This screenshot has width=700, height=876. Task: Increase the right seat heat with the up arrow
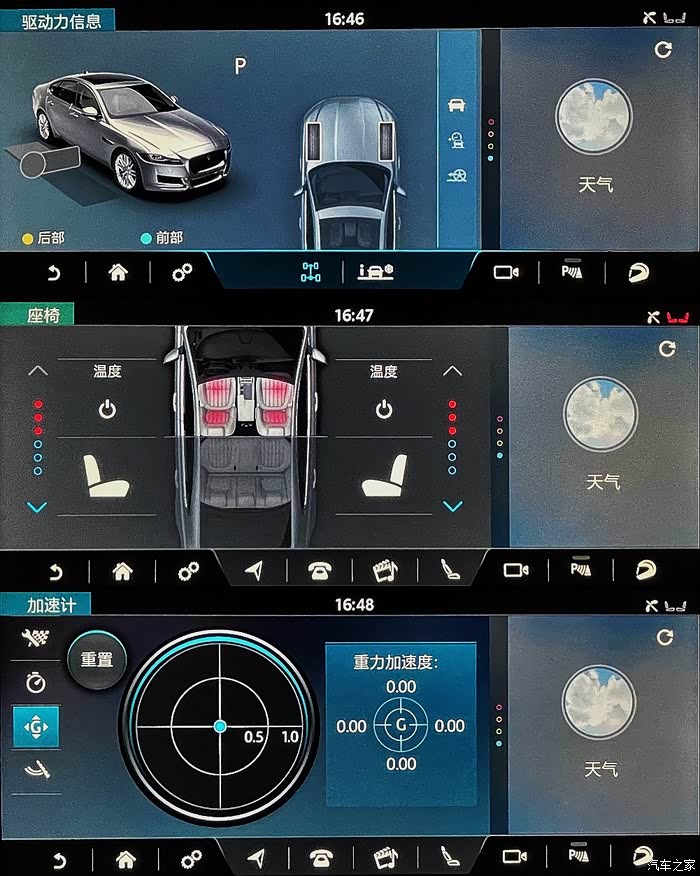(452, 371)
